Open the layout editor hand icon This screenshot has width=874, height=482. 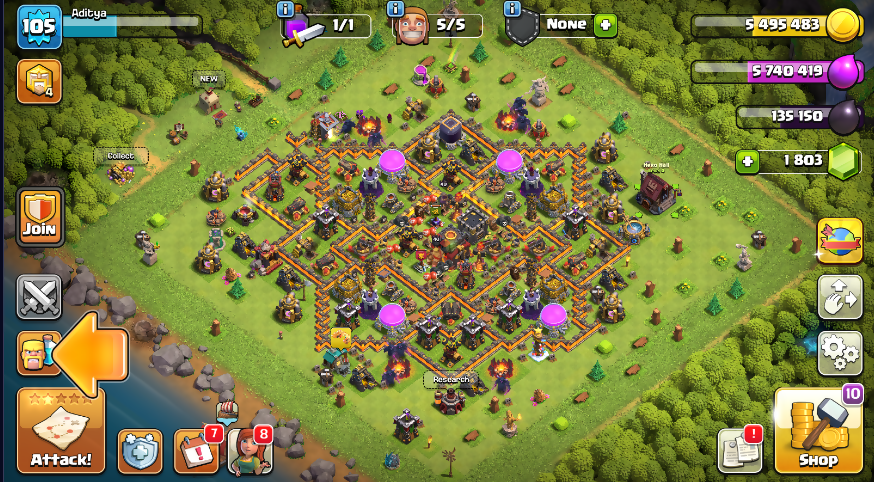pos(839,296)
